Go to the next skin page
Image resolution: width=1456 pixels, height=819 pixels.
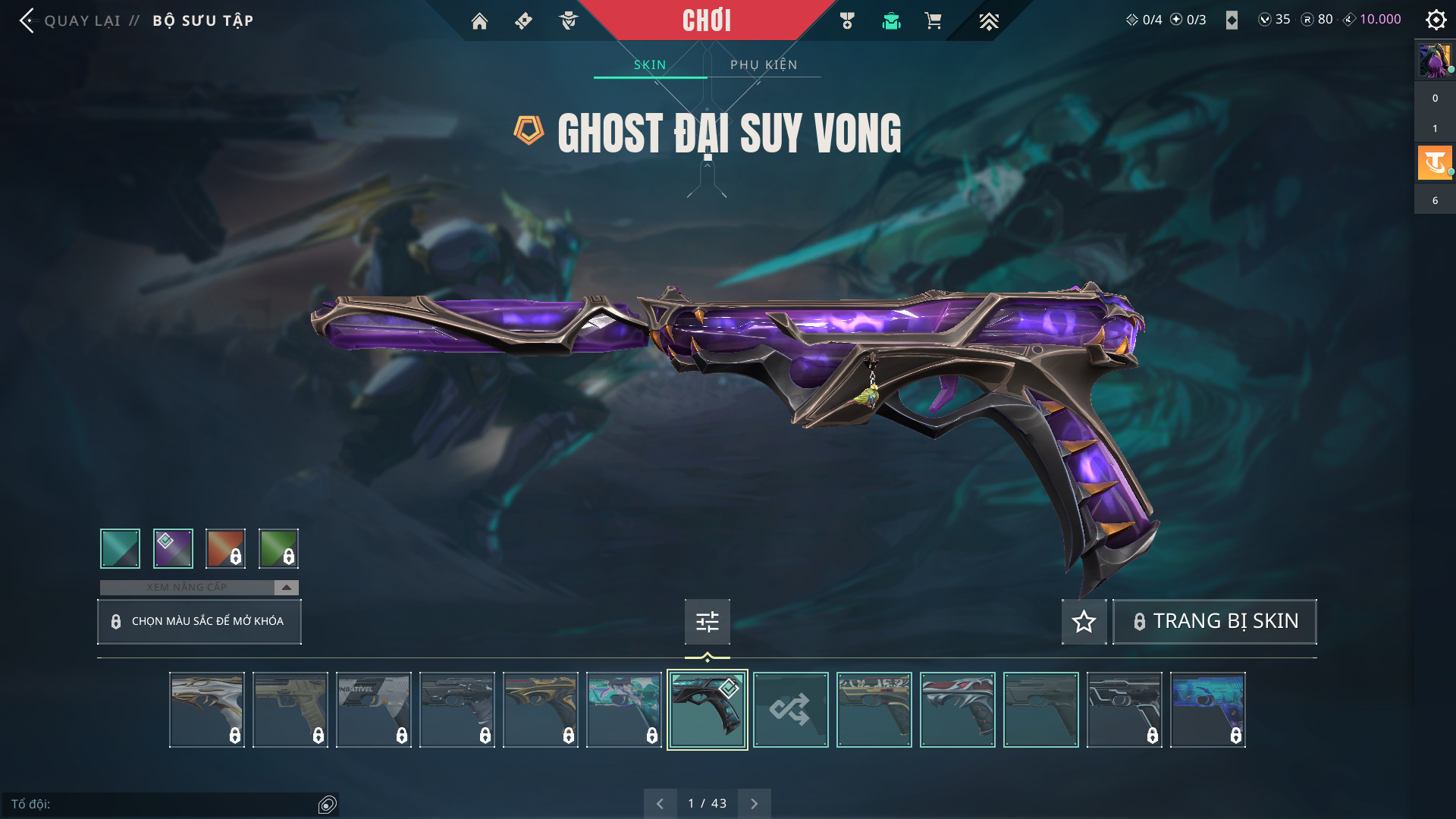click(x=754, y=803)
